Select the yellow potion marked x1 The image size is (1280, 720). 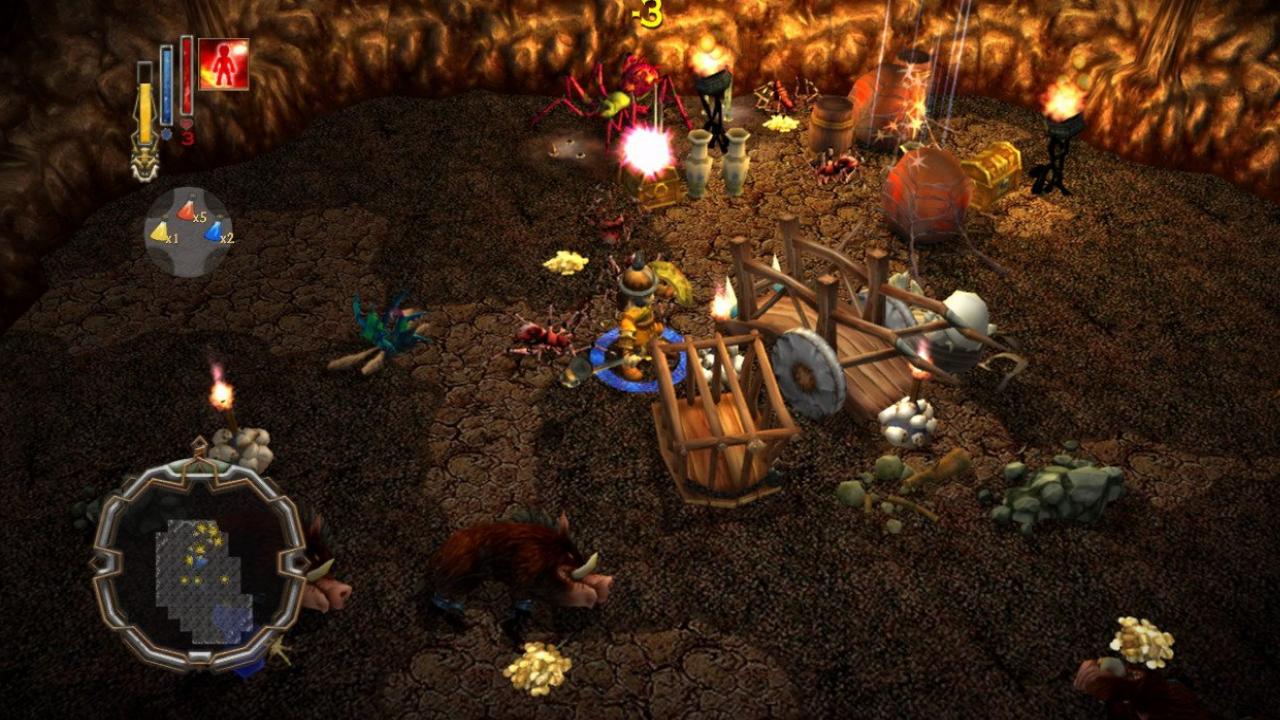(160, 232)
